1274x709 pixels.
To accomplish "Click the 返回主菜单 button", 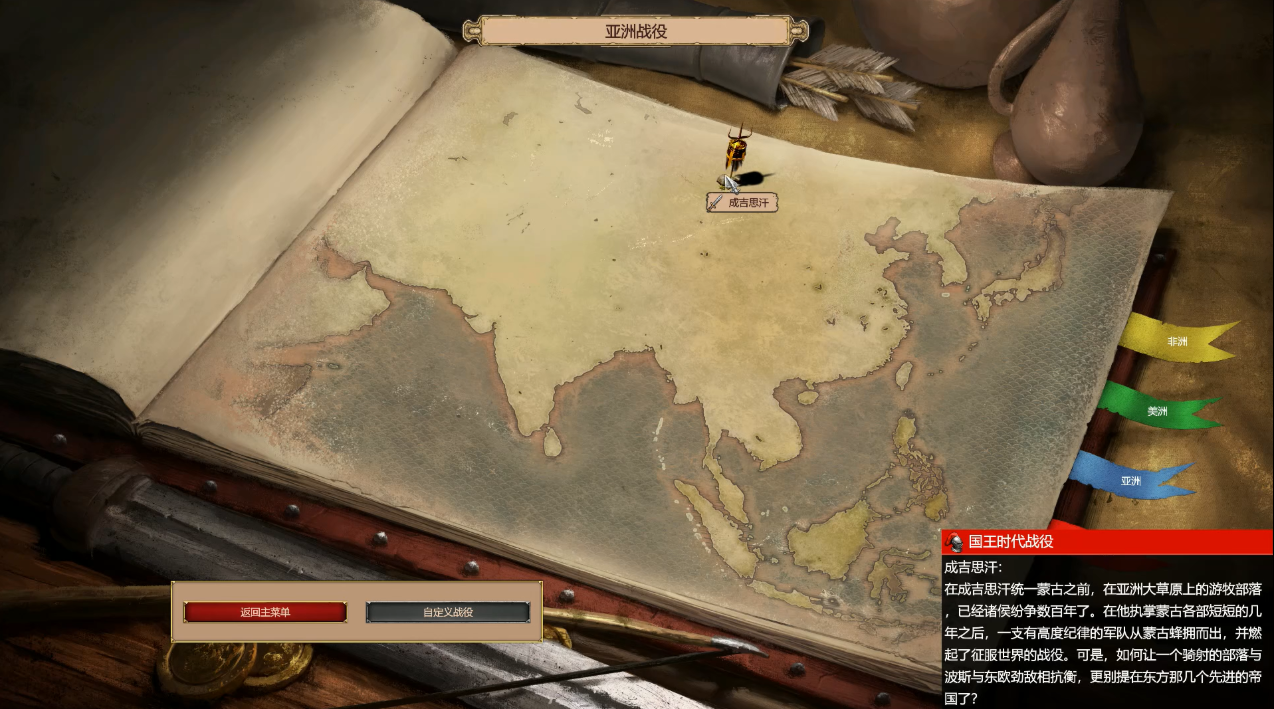I will pyautogui.click(x=265, y=612).
